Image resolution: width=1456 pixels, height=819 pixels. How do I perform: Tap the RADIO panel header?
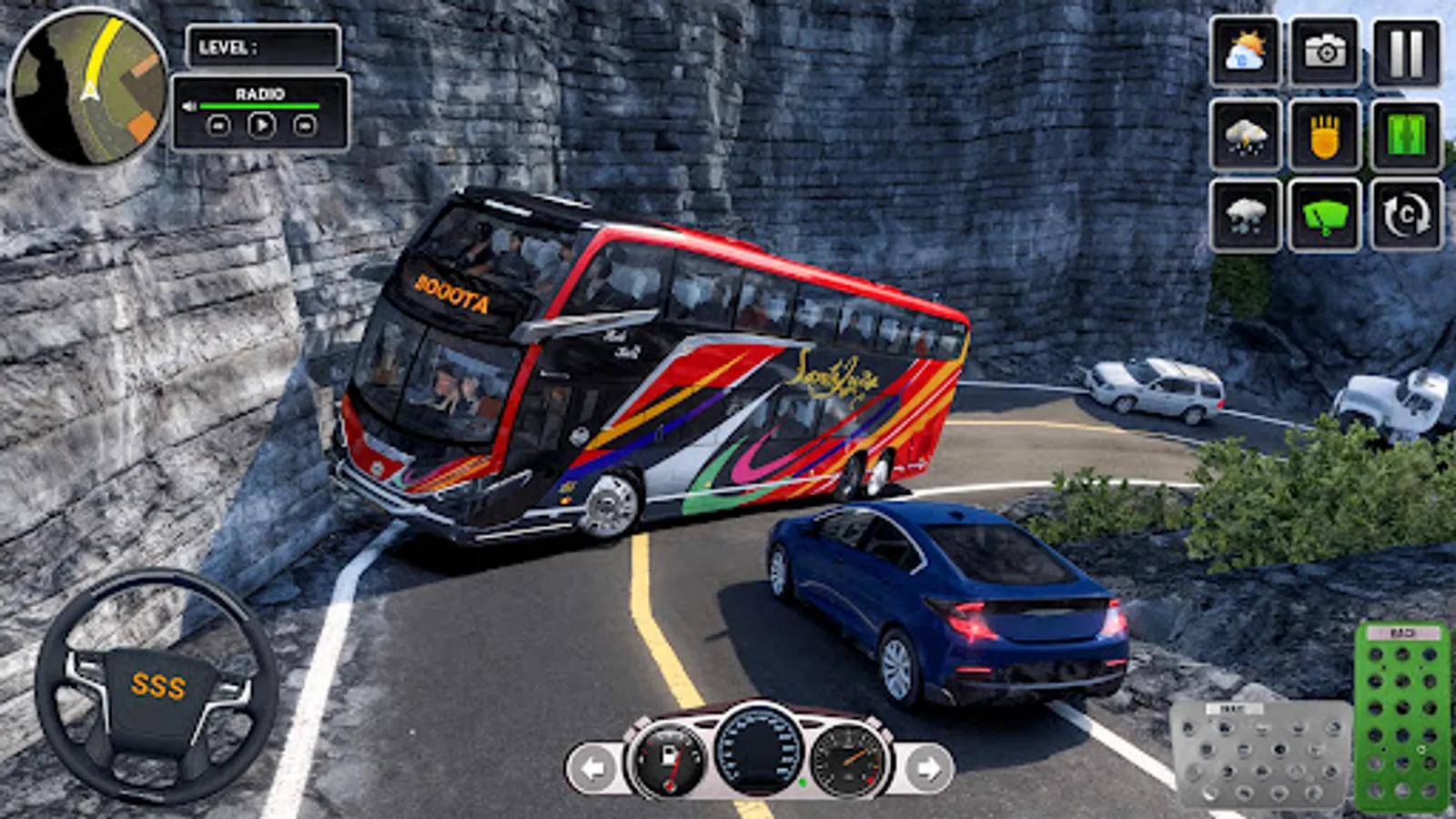[261, 94]
